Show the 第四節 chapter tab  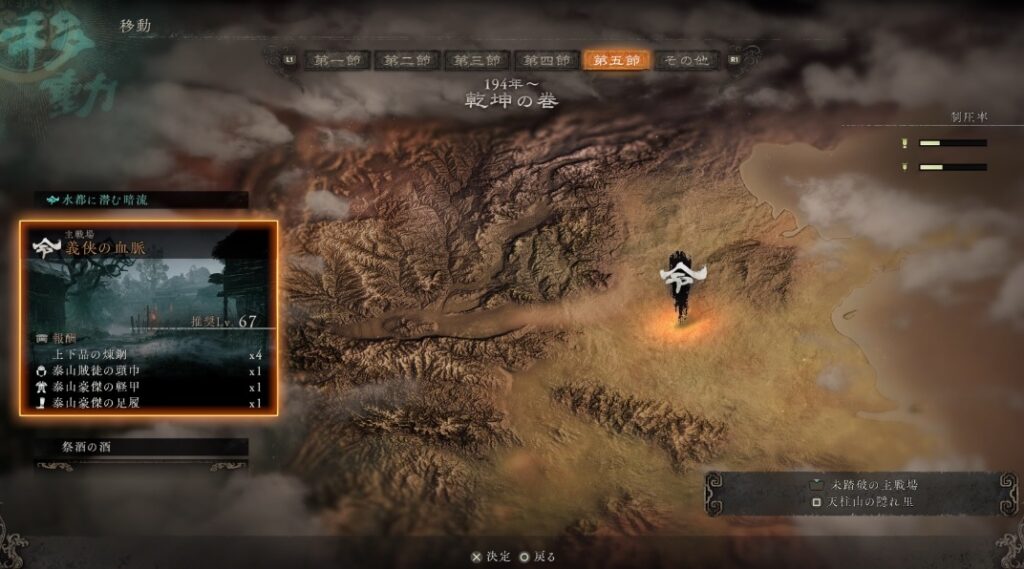coord(546,60)
